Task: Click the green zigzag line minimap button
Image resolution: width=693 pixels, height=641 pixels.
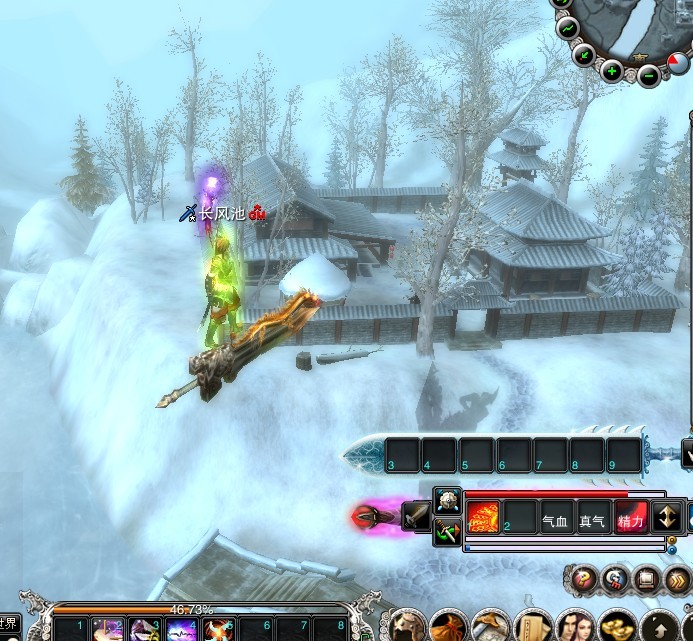Action: 566,28
